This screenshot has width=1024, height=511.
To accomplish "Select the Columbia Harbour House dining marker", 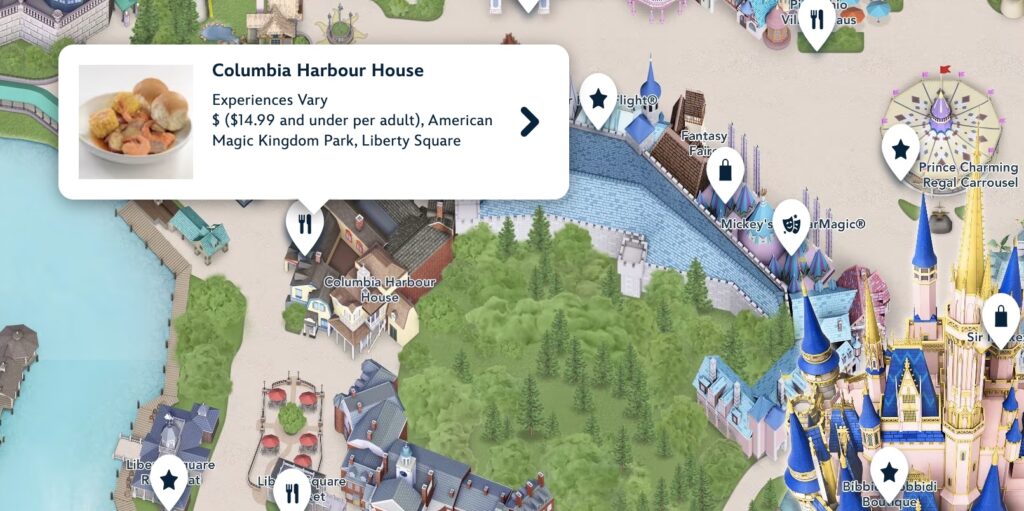I will point(305,224).
